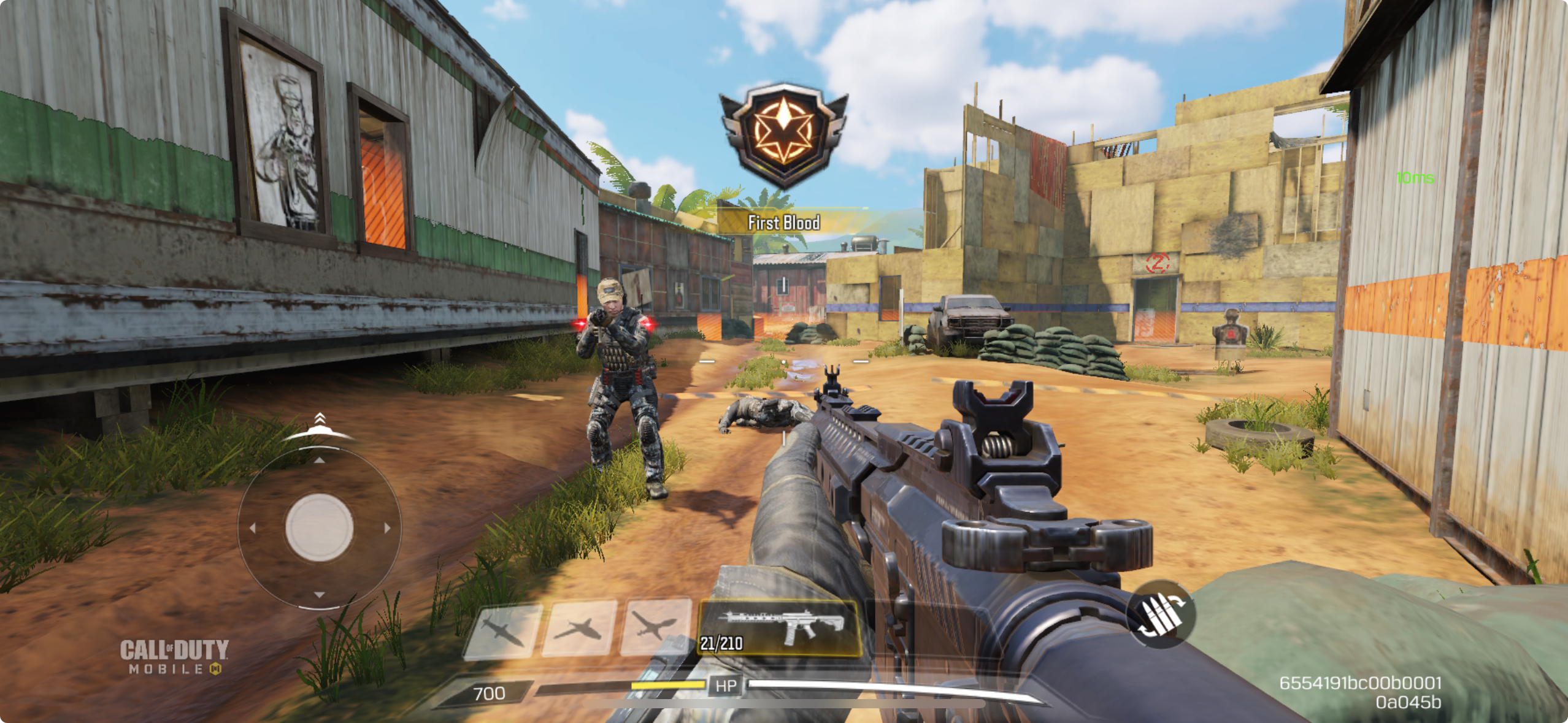Viewport: 1568px width, 723px height.
Task: Tap the reload bullets button
Action: (x=1160, y=614)
